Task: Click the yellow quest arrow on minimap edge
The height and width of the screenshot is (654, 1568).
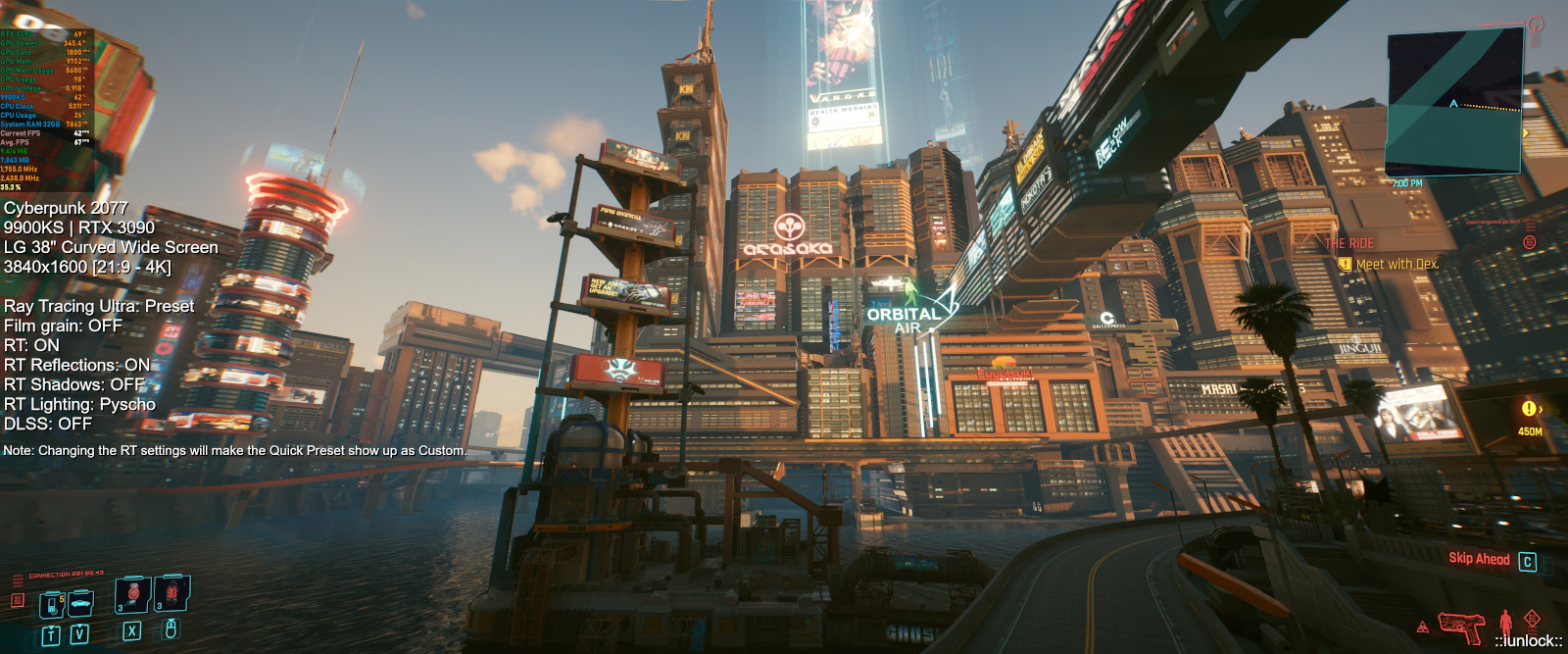Action: tap(1526, 132)
